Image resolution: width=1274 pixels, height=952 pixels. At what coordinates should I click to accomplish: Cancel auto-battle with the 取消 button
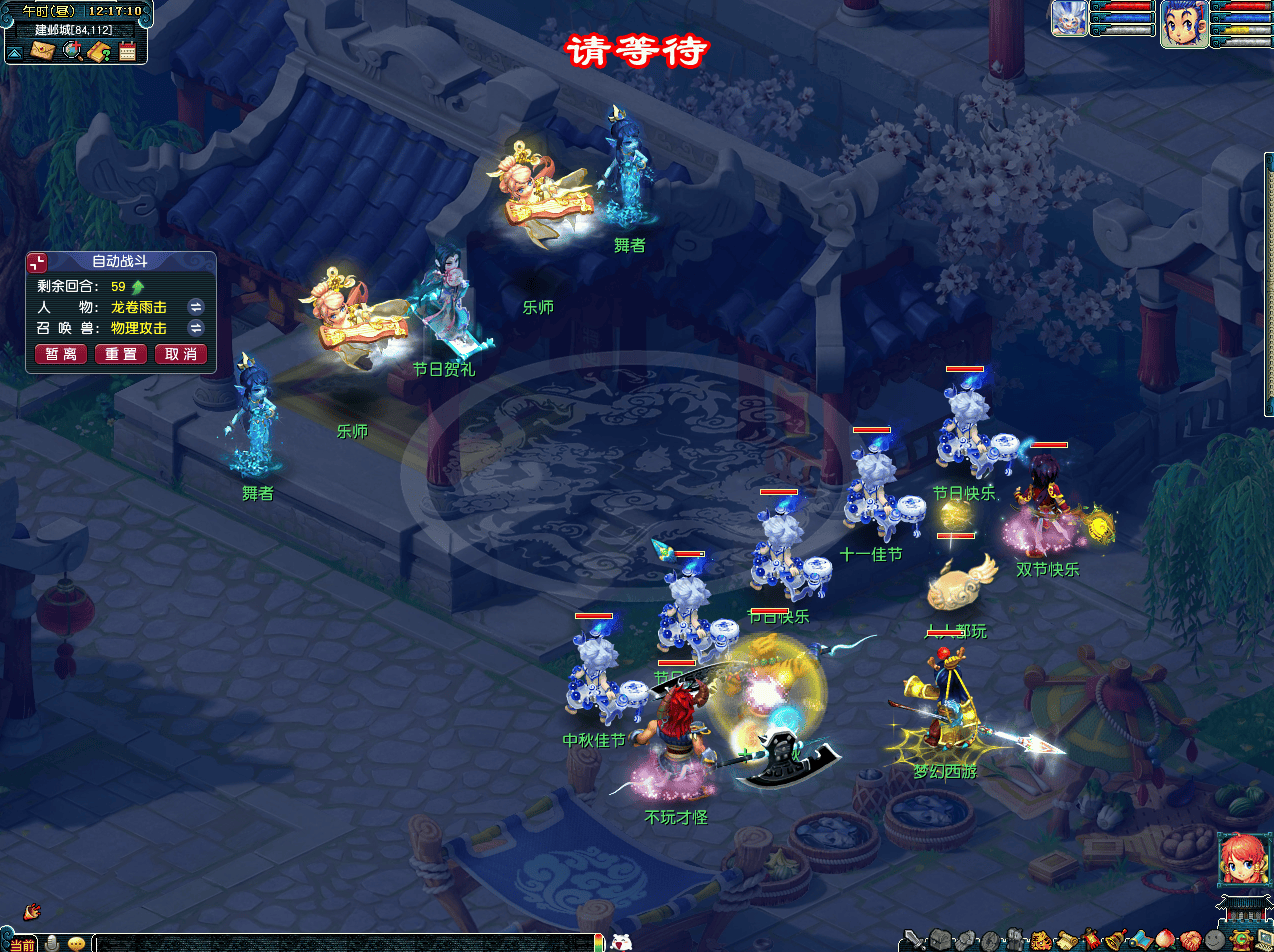(x=181, y=354)
